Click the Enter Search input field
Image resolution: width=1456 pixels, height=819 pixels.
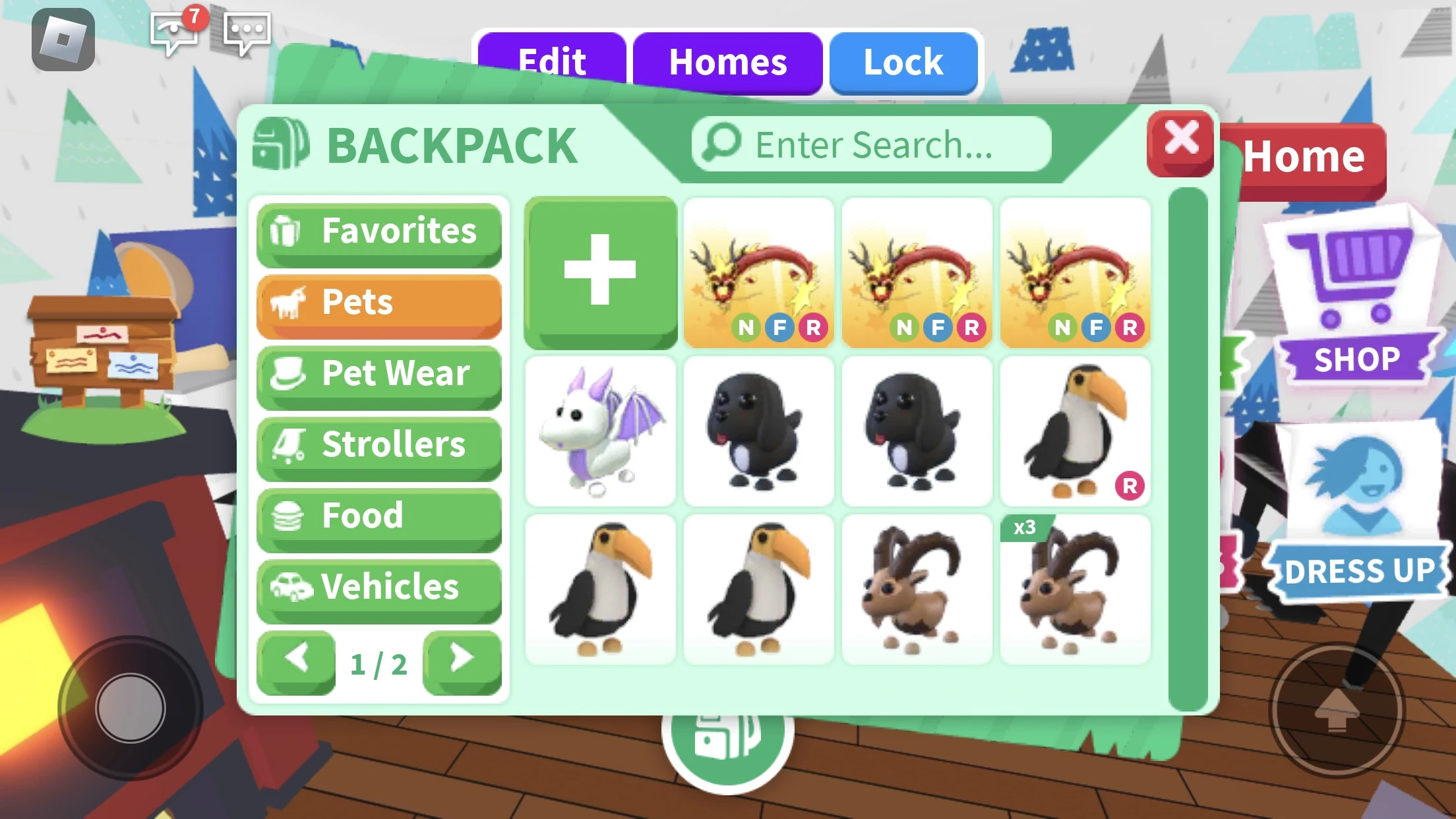[x=868, y=144]
